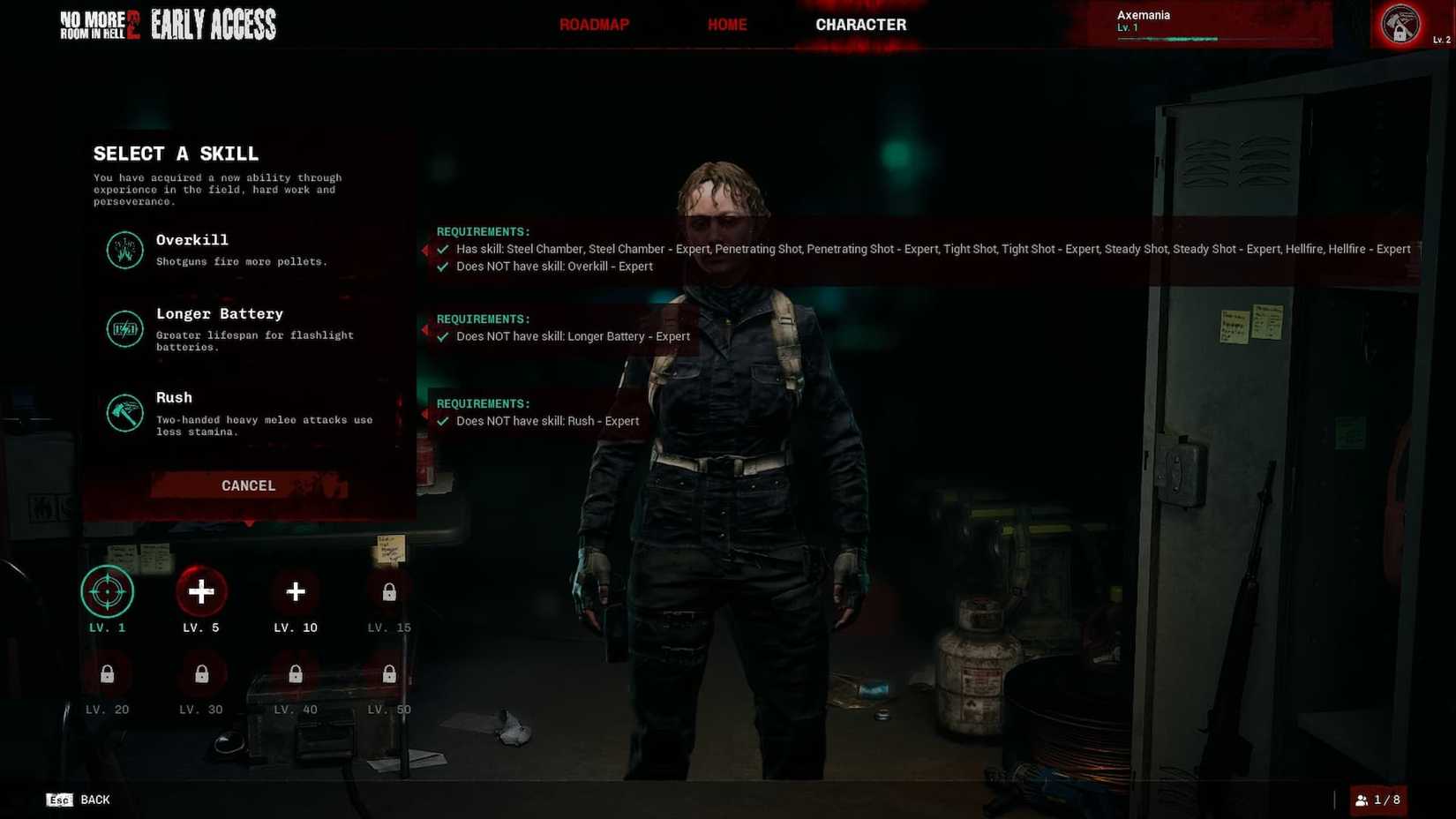Viewport: 1456px width, 819px height.
Task: Click Axemania's level progress bar
Action: click(1209, 38)
